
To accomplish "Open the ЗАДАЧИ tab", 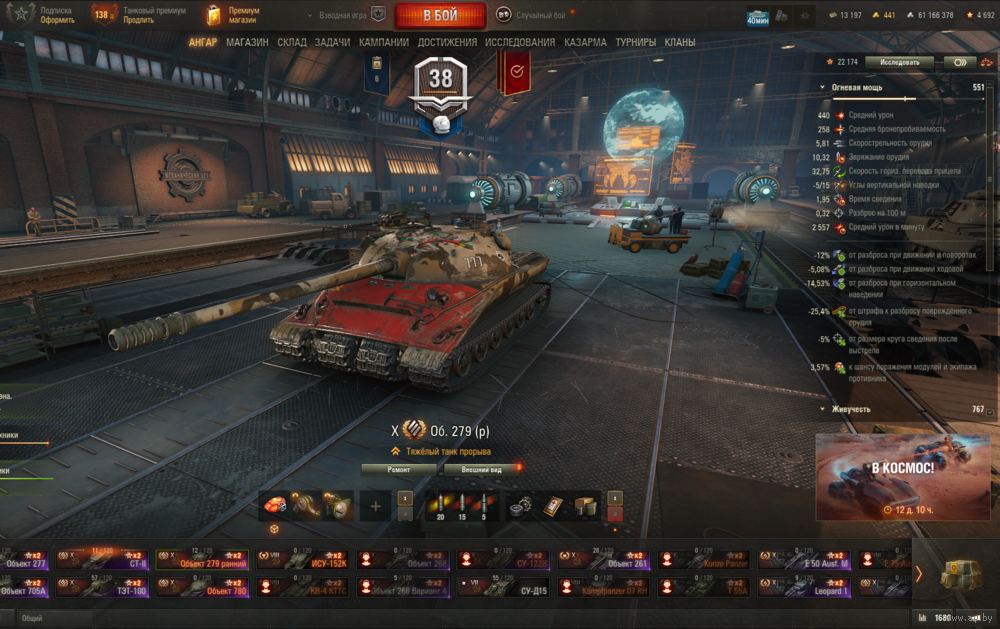I will coord(332,42).
